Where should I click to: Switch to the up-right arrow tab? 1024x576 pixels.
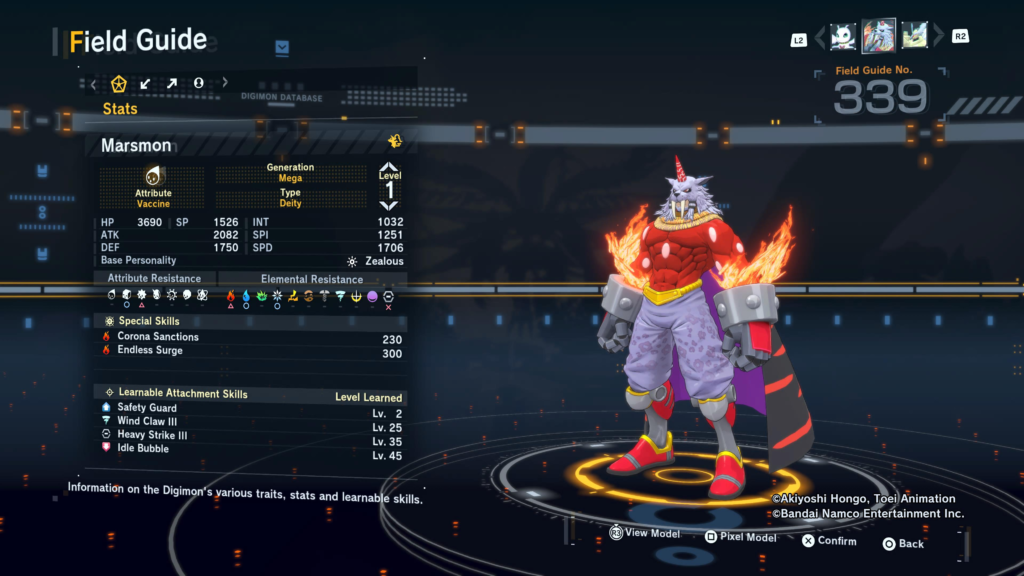click(172, 83)
